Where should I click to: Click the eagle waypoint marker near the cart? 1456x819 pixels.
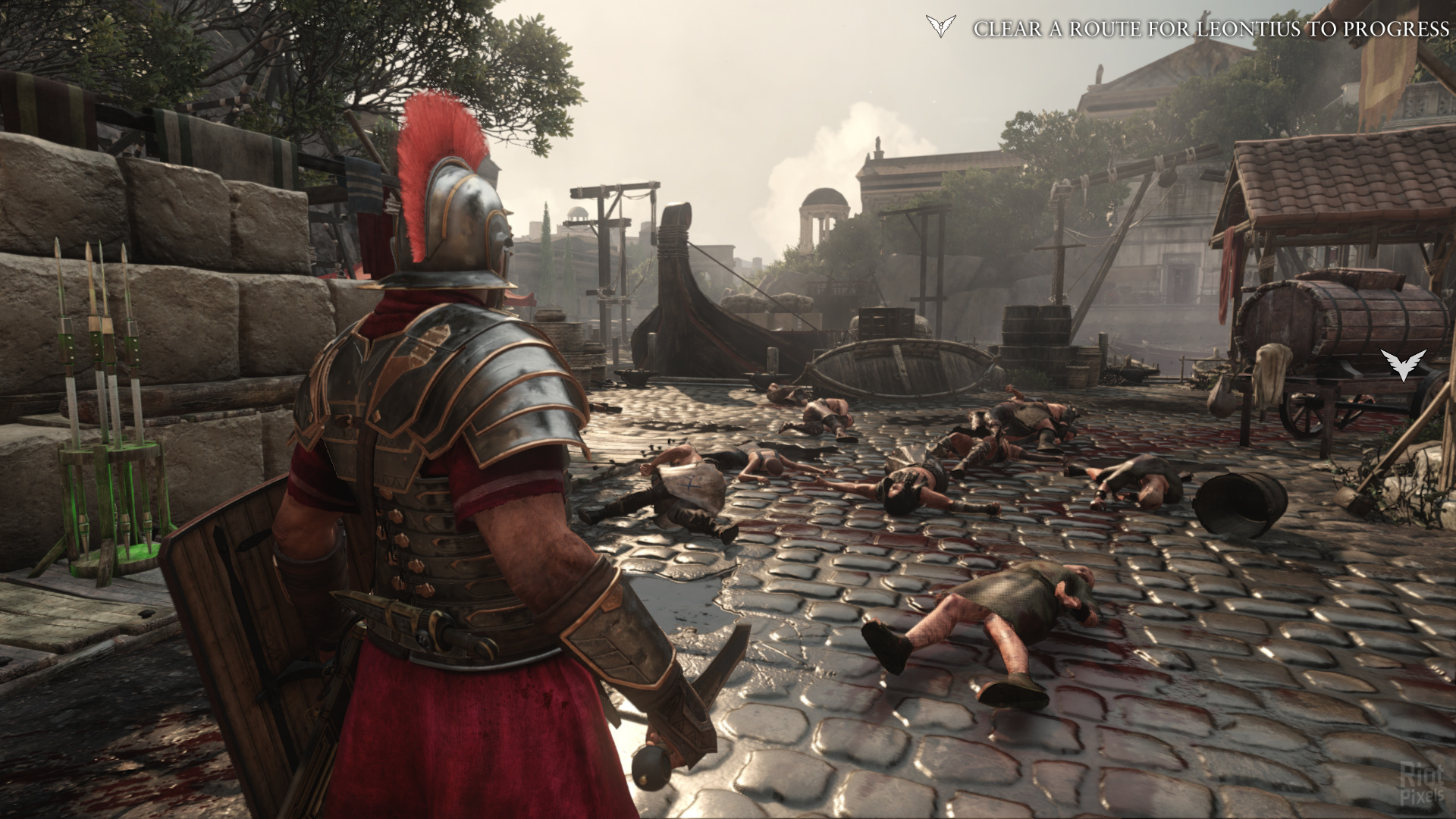[x=1403, y=363]
